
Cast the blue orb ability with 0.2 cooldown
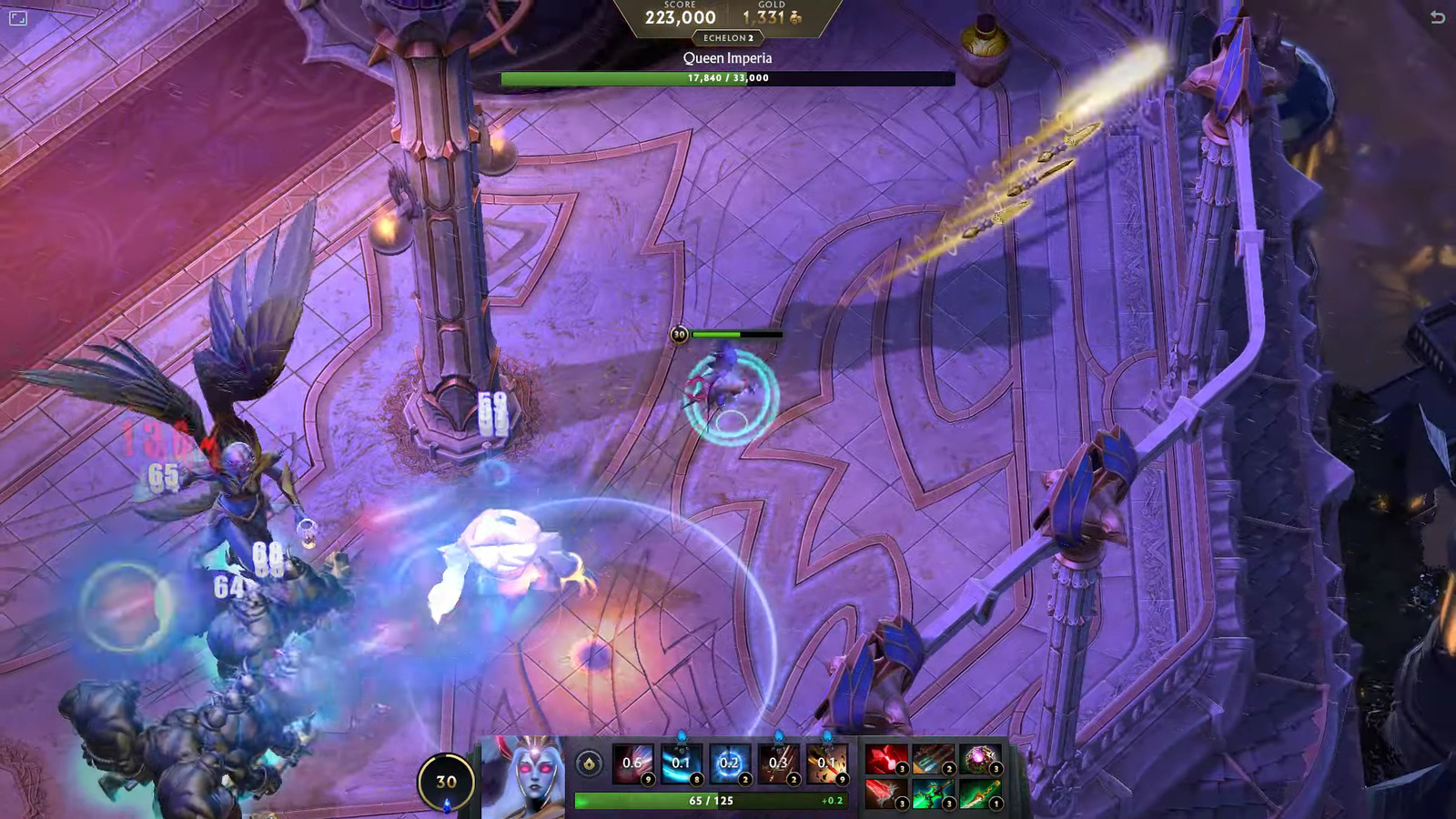729,763
